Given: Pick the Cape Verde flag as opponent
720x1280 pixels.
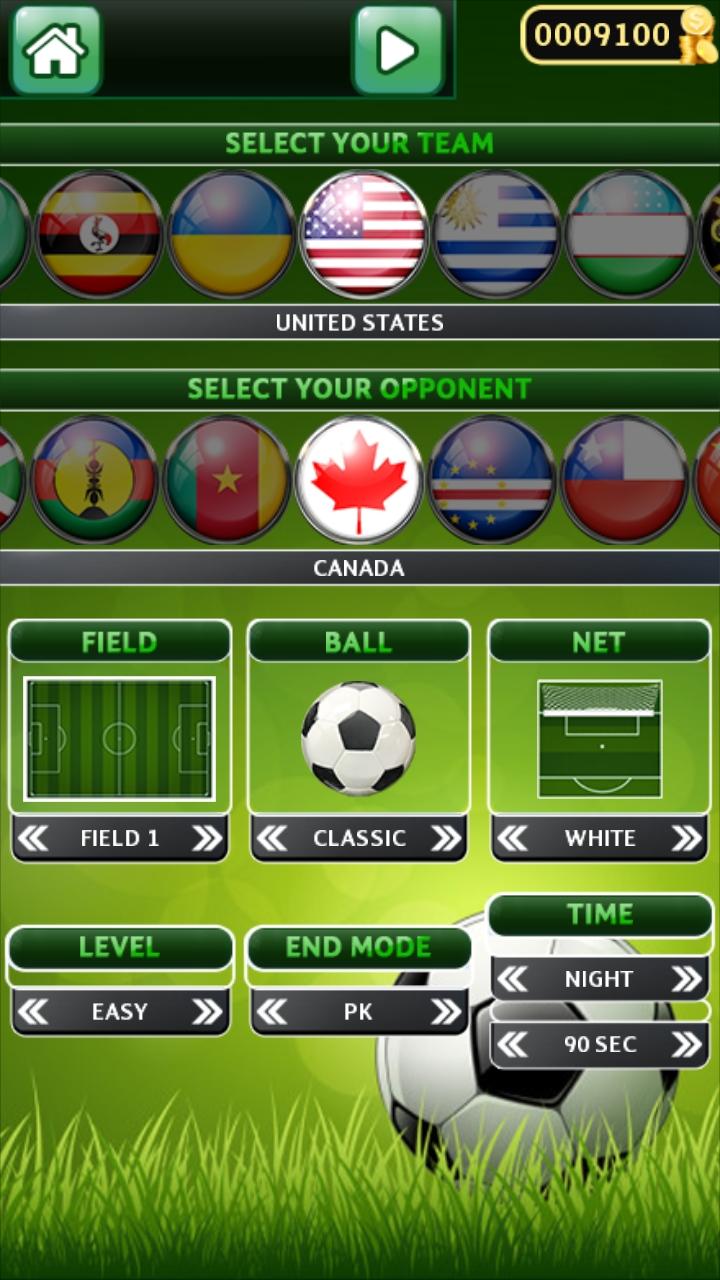Looking at the screenshot, I should [x=492, y=480].
